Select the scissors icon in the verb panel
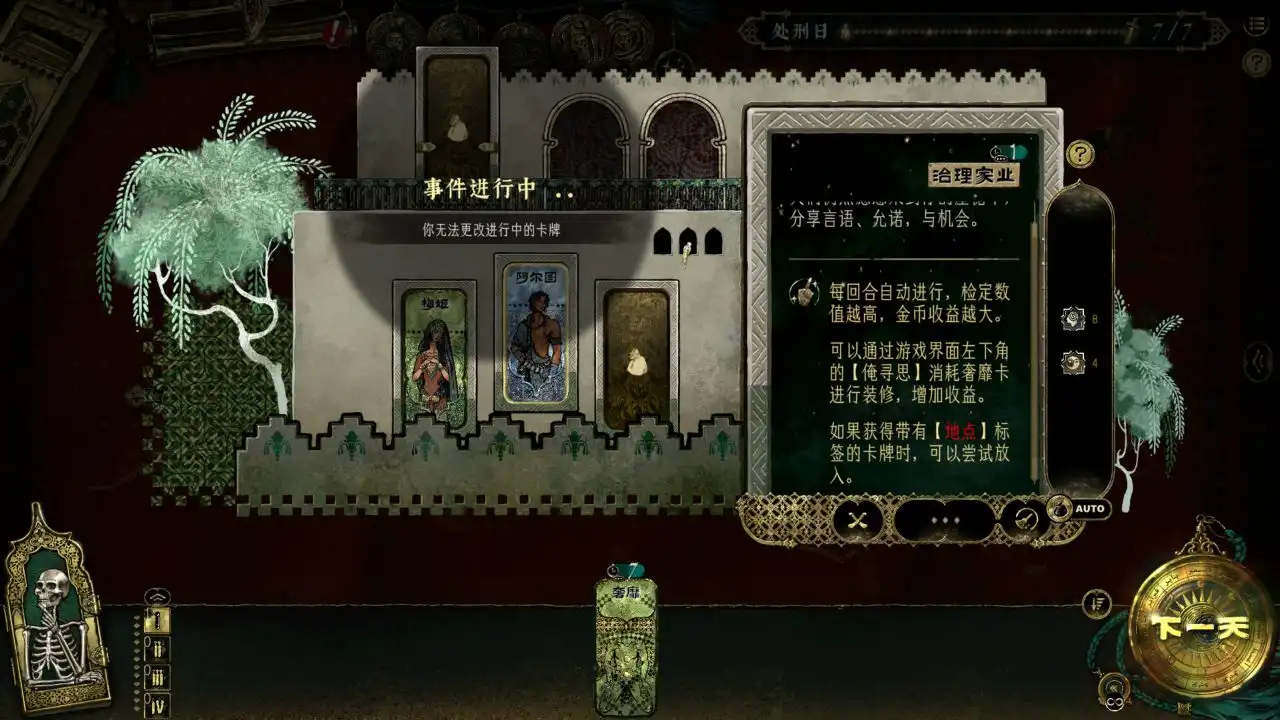Image resolution: width=1280 pixels, height=720 pixels. pyautogui.click(x=857, y=521)
